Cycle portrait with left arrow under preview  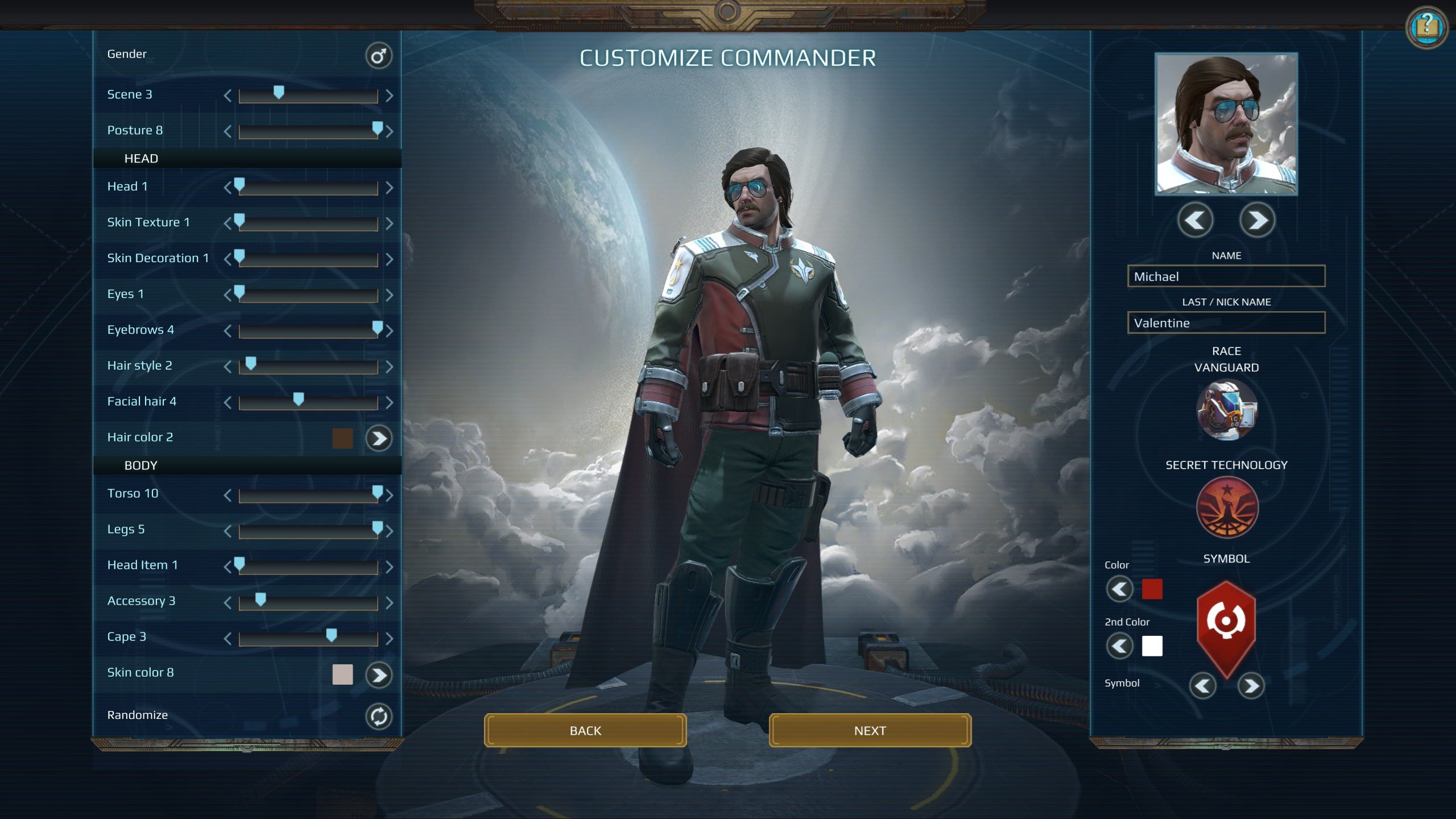[x=1195, y=221]
